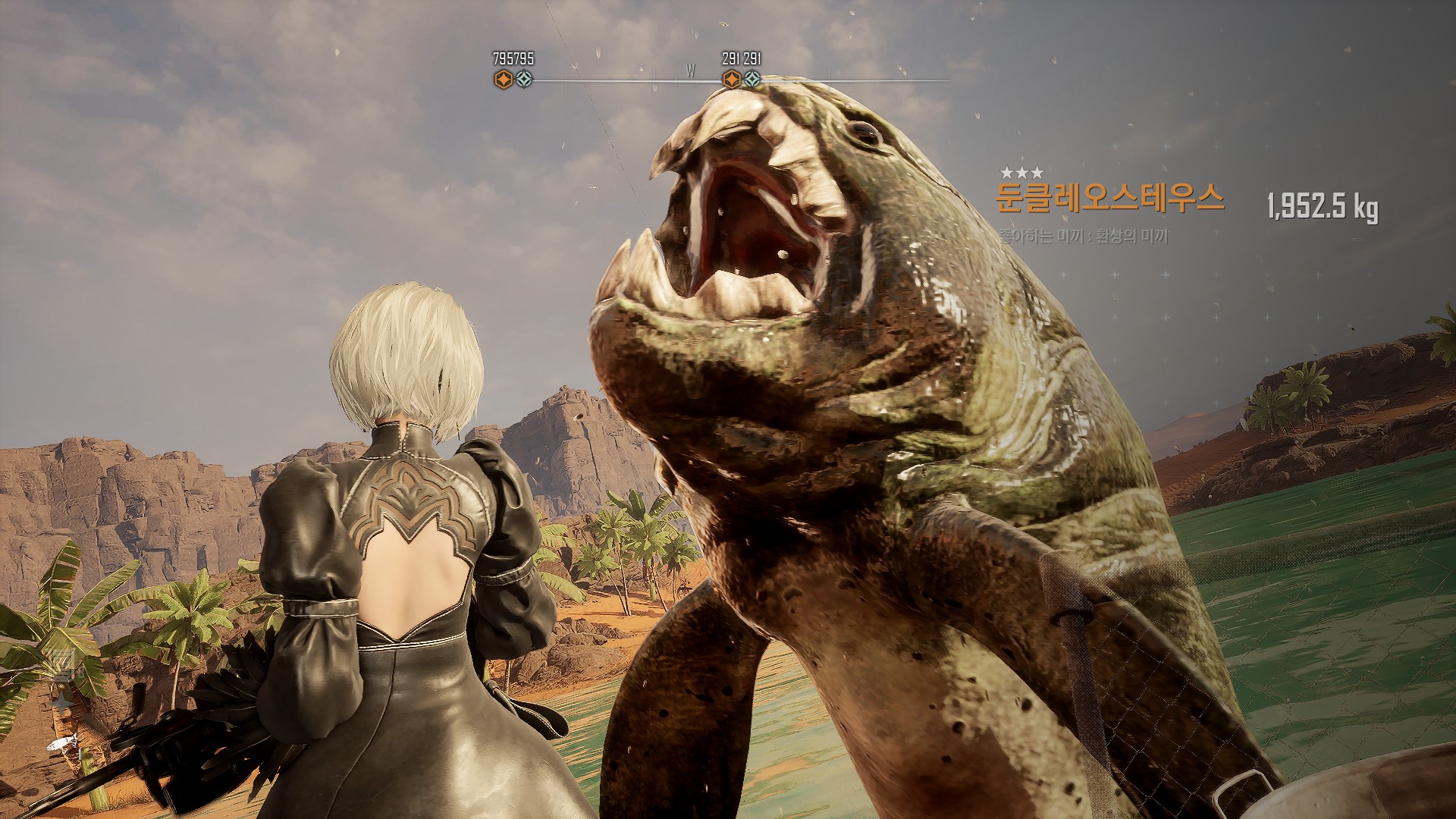Click the small white fish icon
The image size is (1456, 819).
click(x=62, y=744)
